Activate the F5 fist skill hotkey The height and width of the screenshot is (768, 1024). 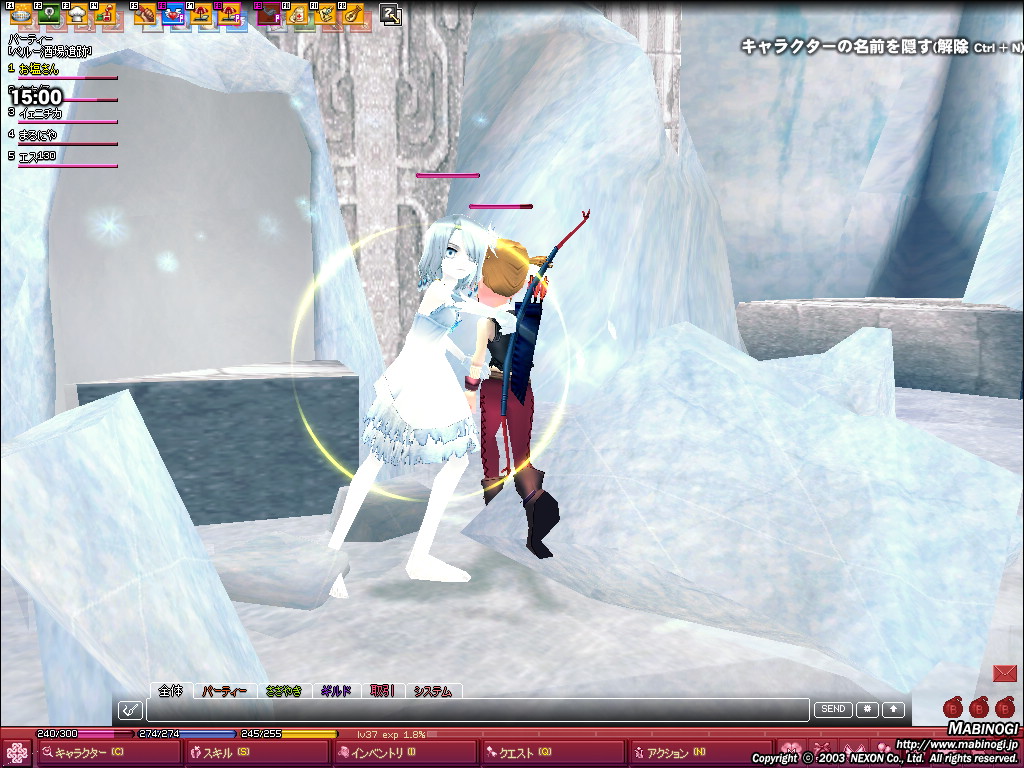146,14
